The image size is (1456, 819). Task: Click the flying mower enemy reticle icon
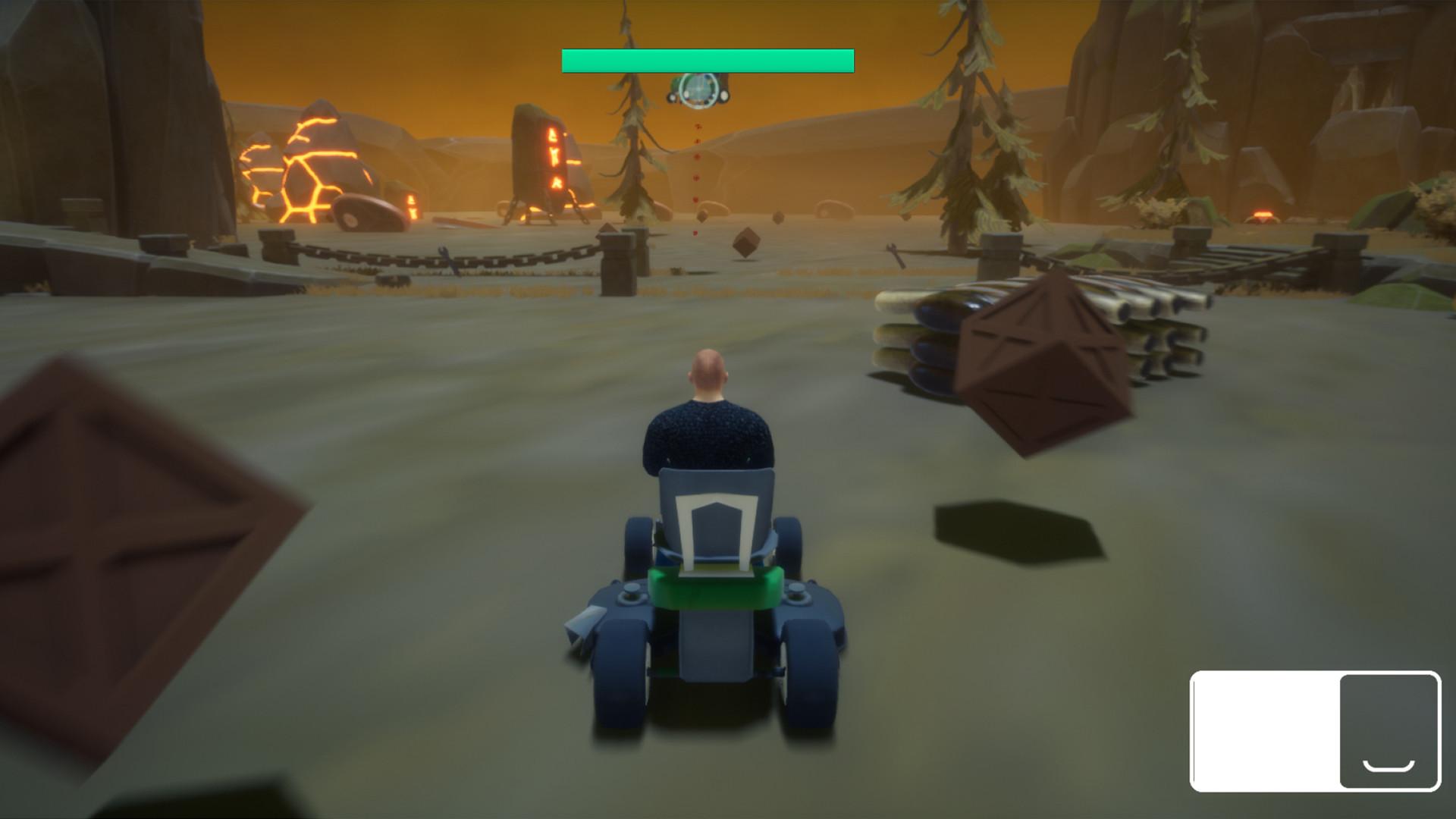click(698, 91)
